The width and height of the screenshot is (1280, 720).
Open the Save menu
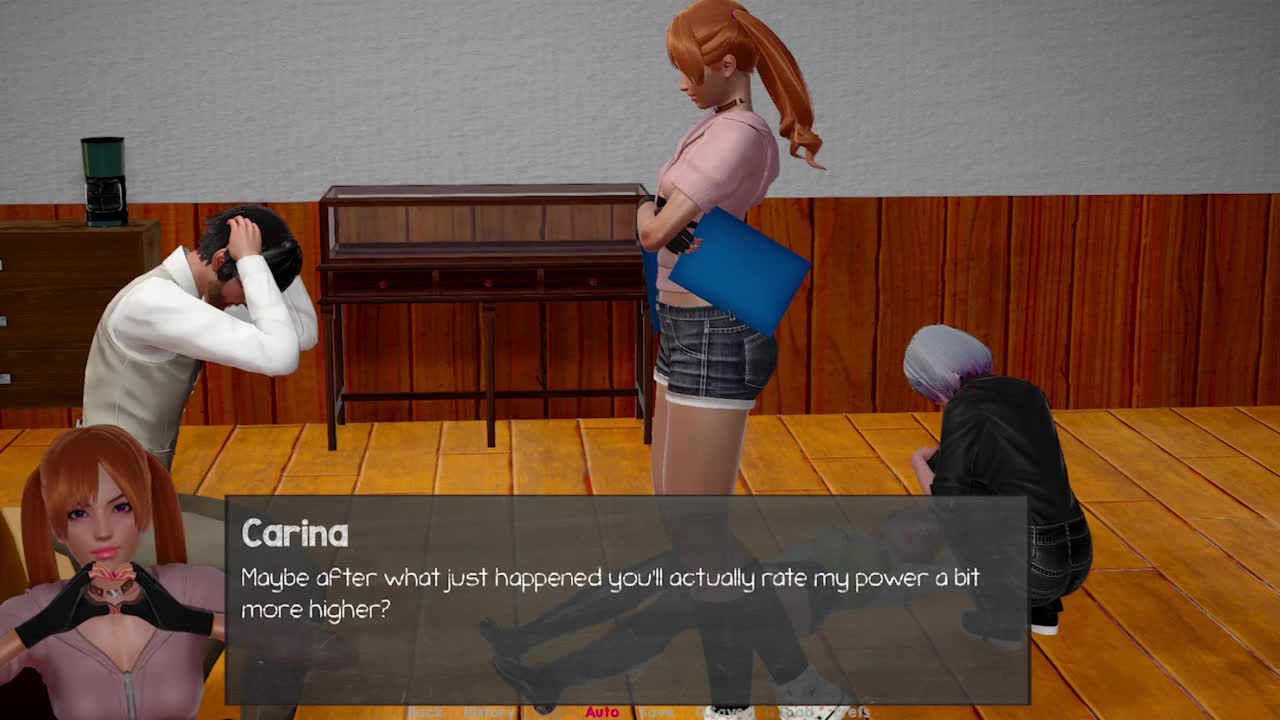point(657,712)
